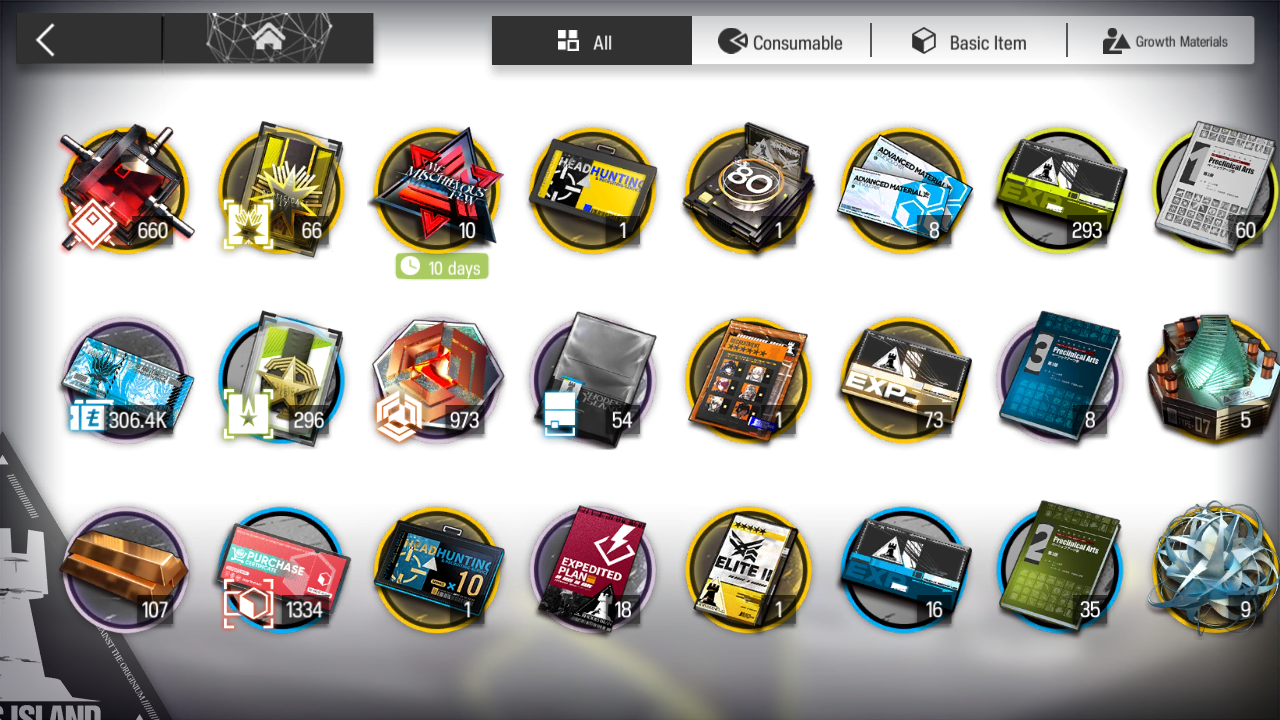This screenshot has width=1280, height=720.
Task: Open the yellow Headhunting permit item
Action: (x=592, y=190)
